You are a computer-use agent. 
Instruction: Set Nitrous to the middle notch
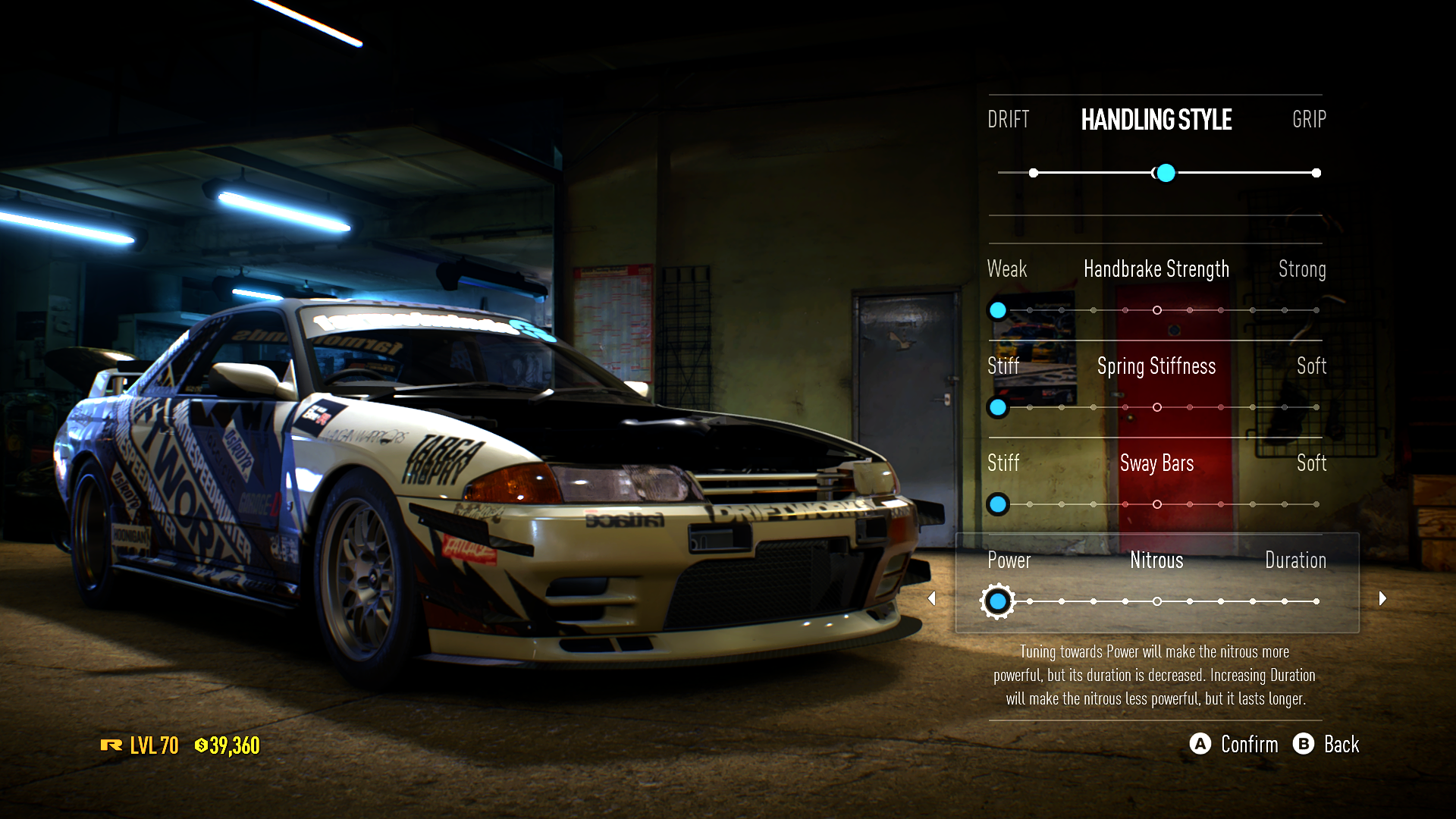pyautogui.click(x=1157, y=601)
